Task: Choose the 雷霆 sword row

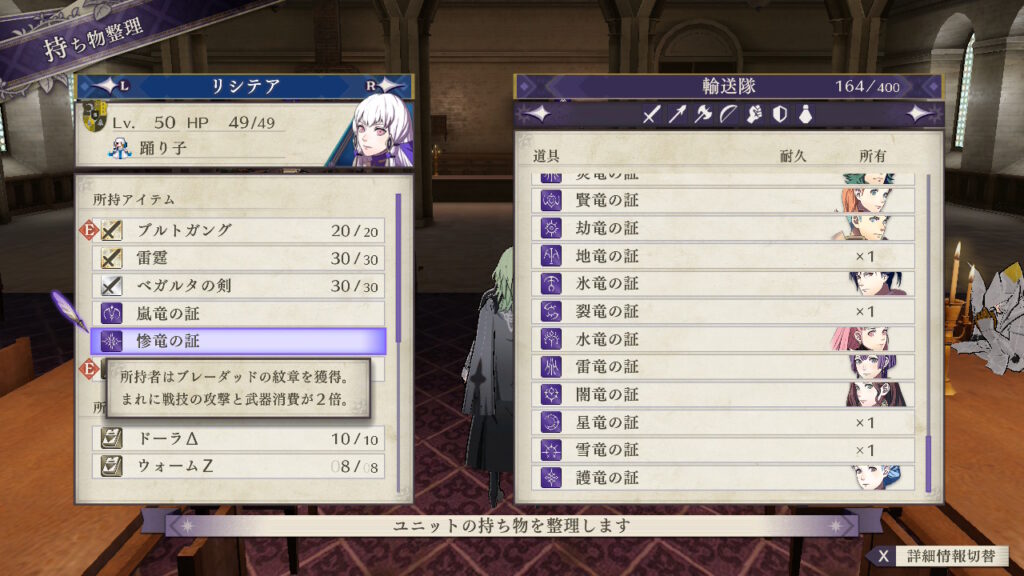Action: point(238,258)
